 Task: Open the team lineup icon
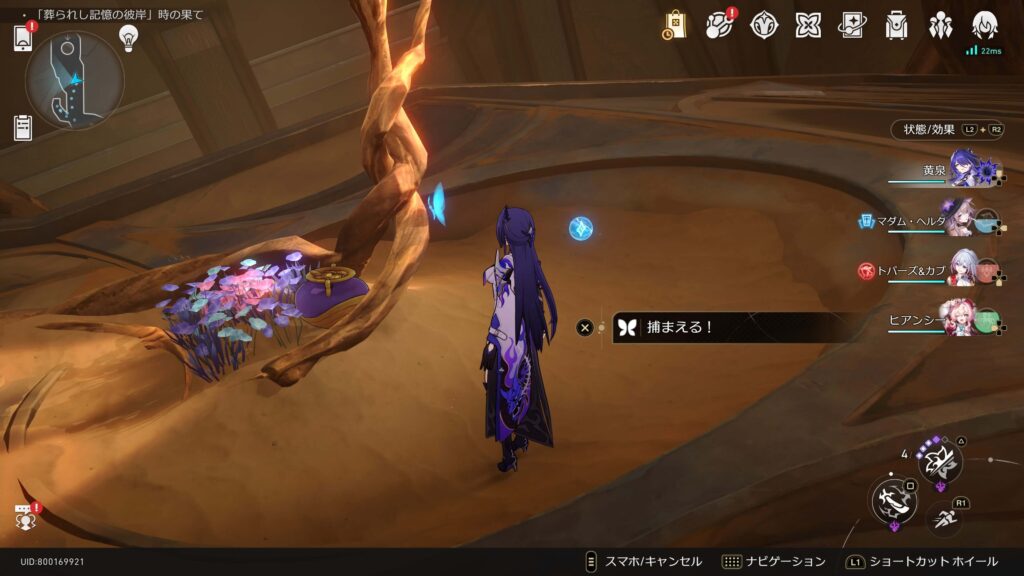point(940,25)
